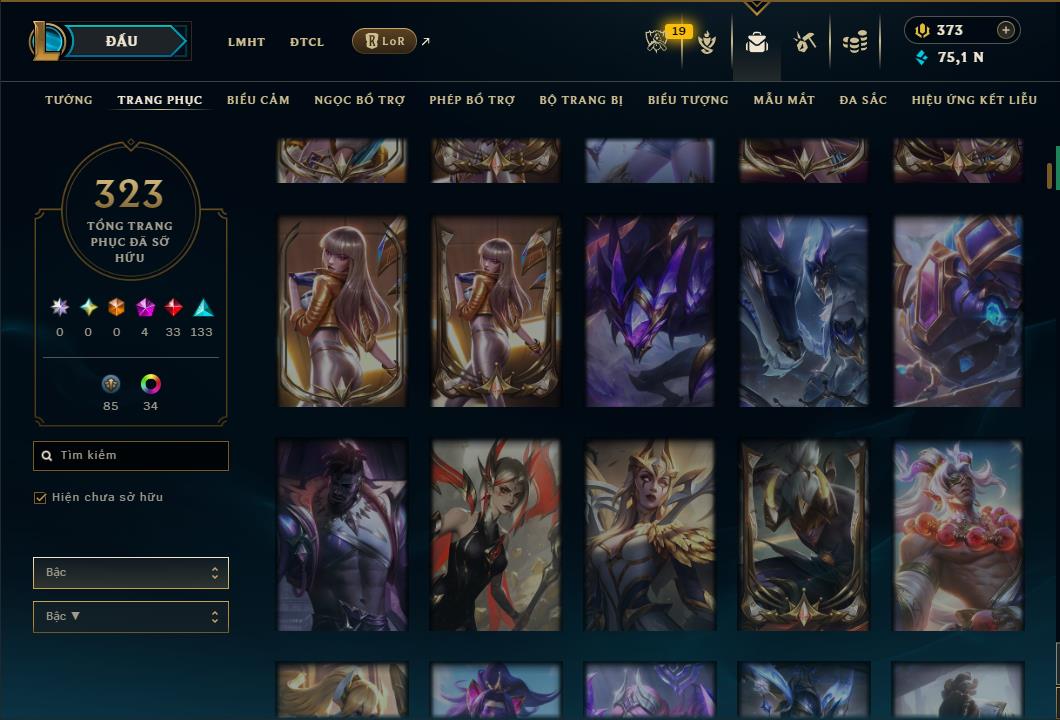
Task: Open the coin stack store icon
Action: (x=854, y=42)
